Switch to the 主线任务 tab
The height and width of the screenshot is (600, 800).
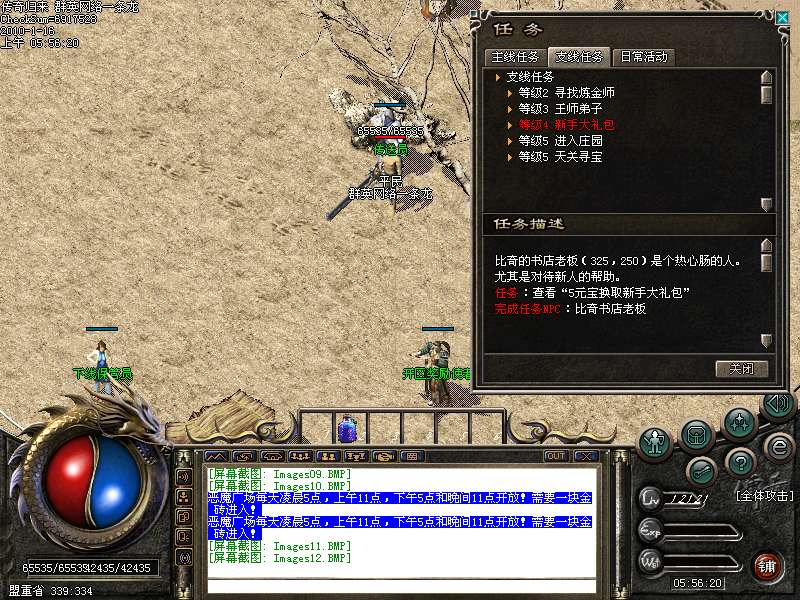[515, 57]
